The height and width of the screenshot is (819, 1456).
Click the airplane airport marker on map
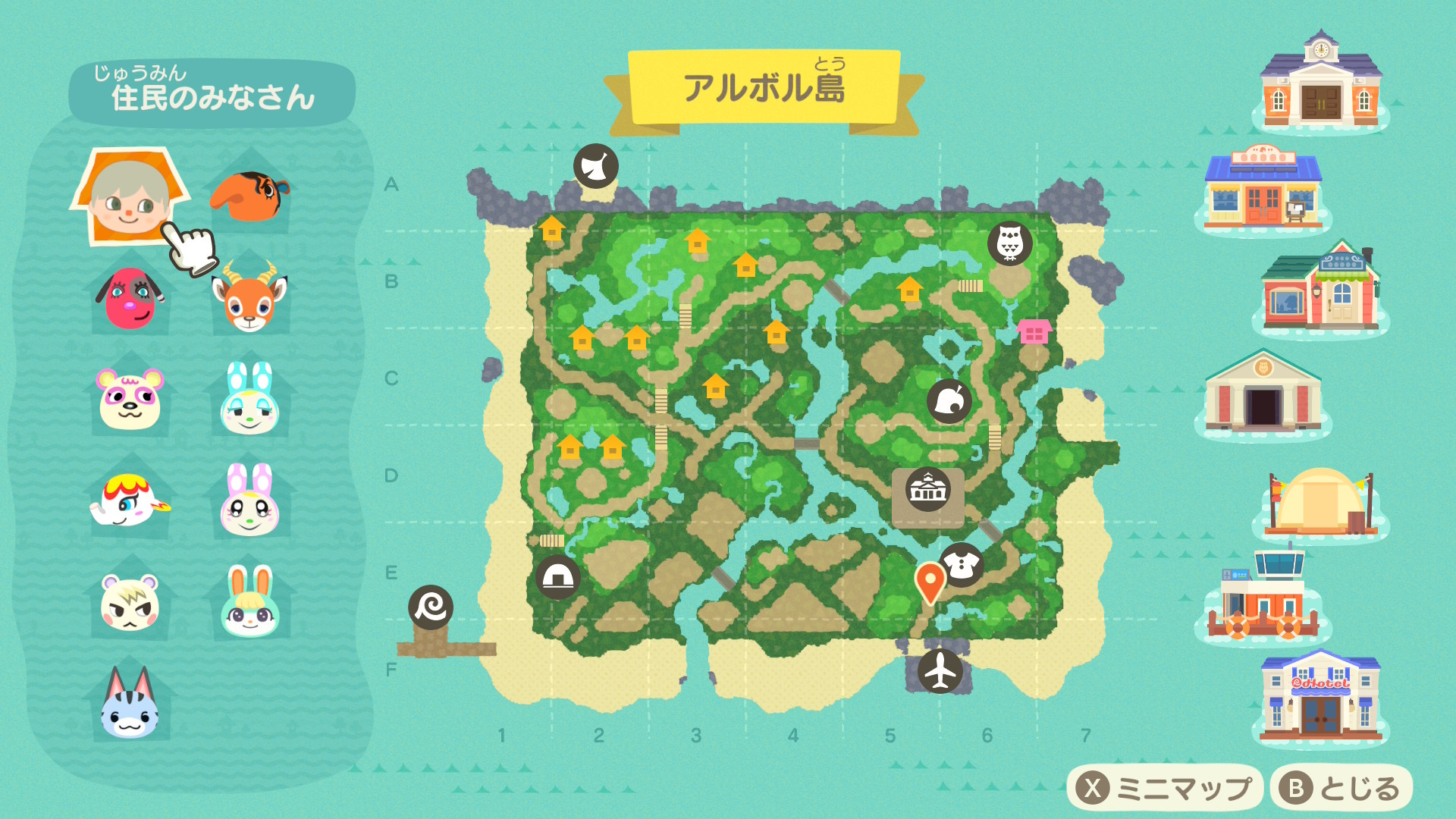tap(940, 670)
